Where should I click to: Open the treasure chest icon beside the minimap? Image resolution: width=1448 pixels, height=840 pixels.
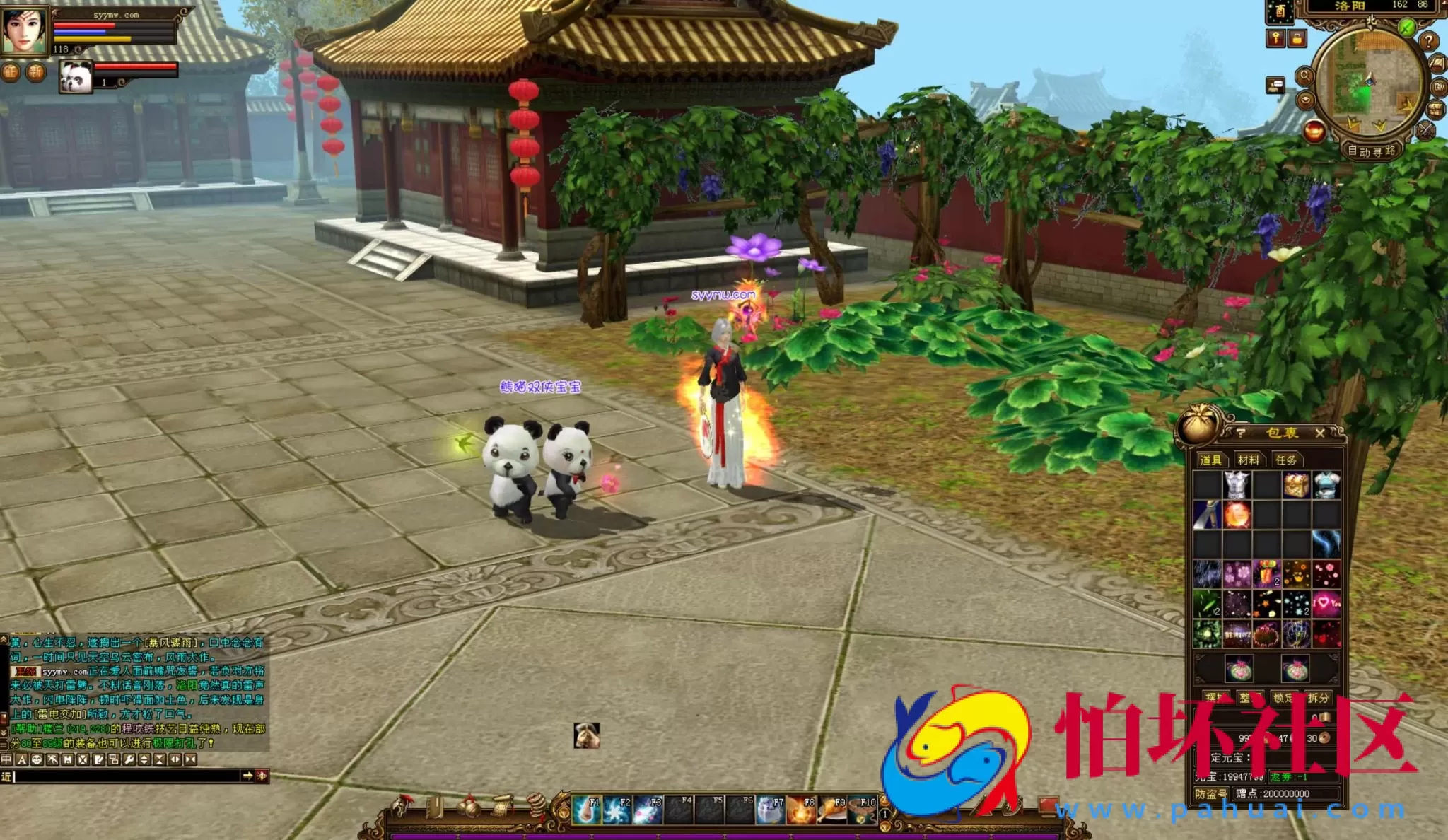pyautogui.click(x=1435, y=111)
